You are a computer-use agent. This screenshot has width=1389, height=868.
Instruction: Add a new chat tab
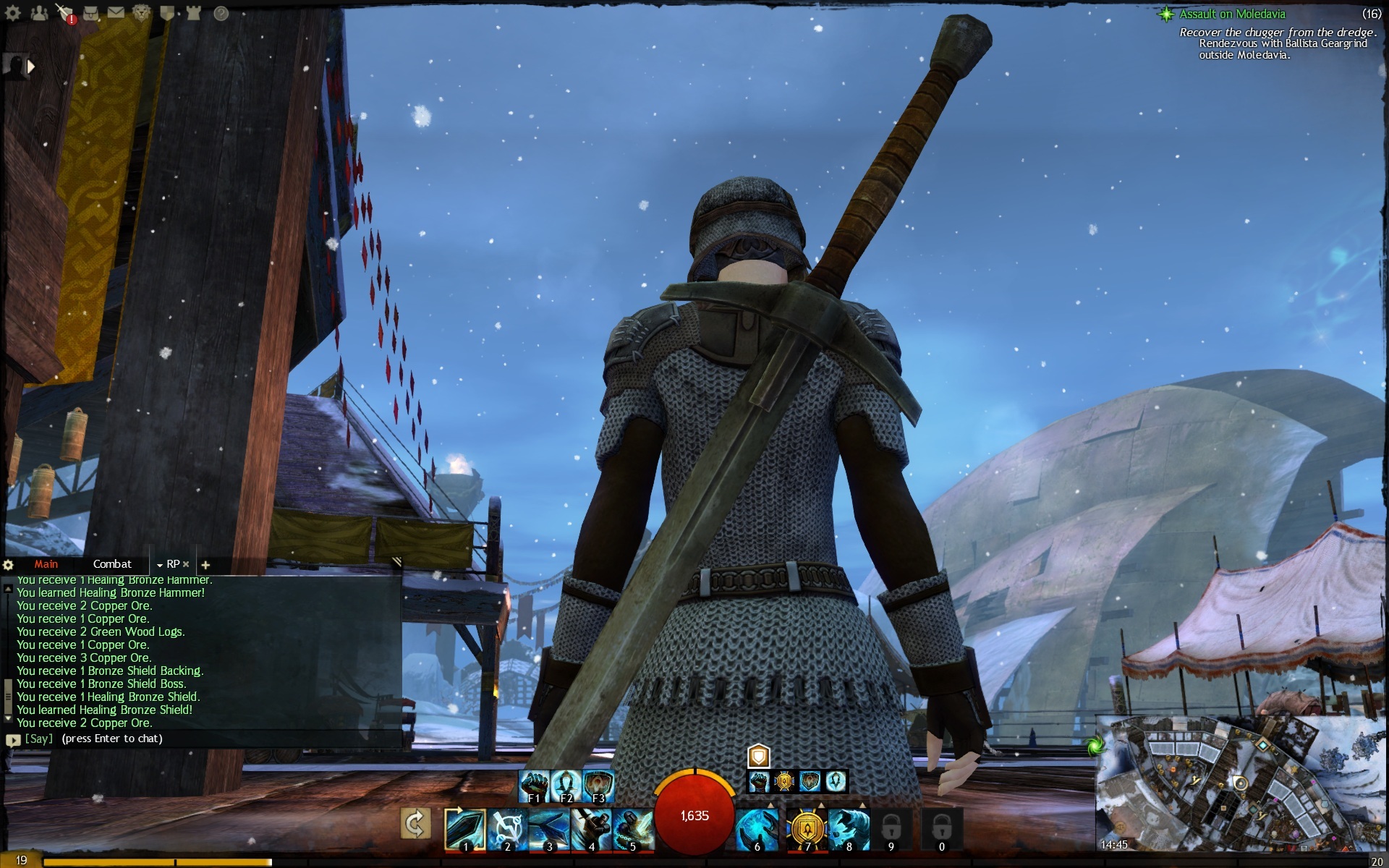pyautogui.click(x=205, y=565)
